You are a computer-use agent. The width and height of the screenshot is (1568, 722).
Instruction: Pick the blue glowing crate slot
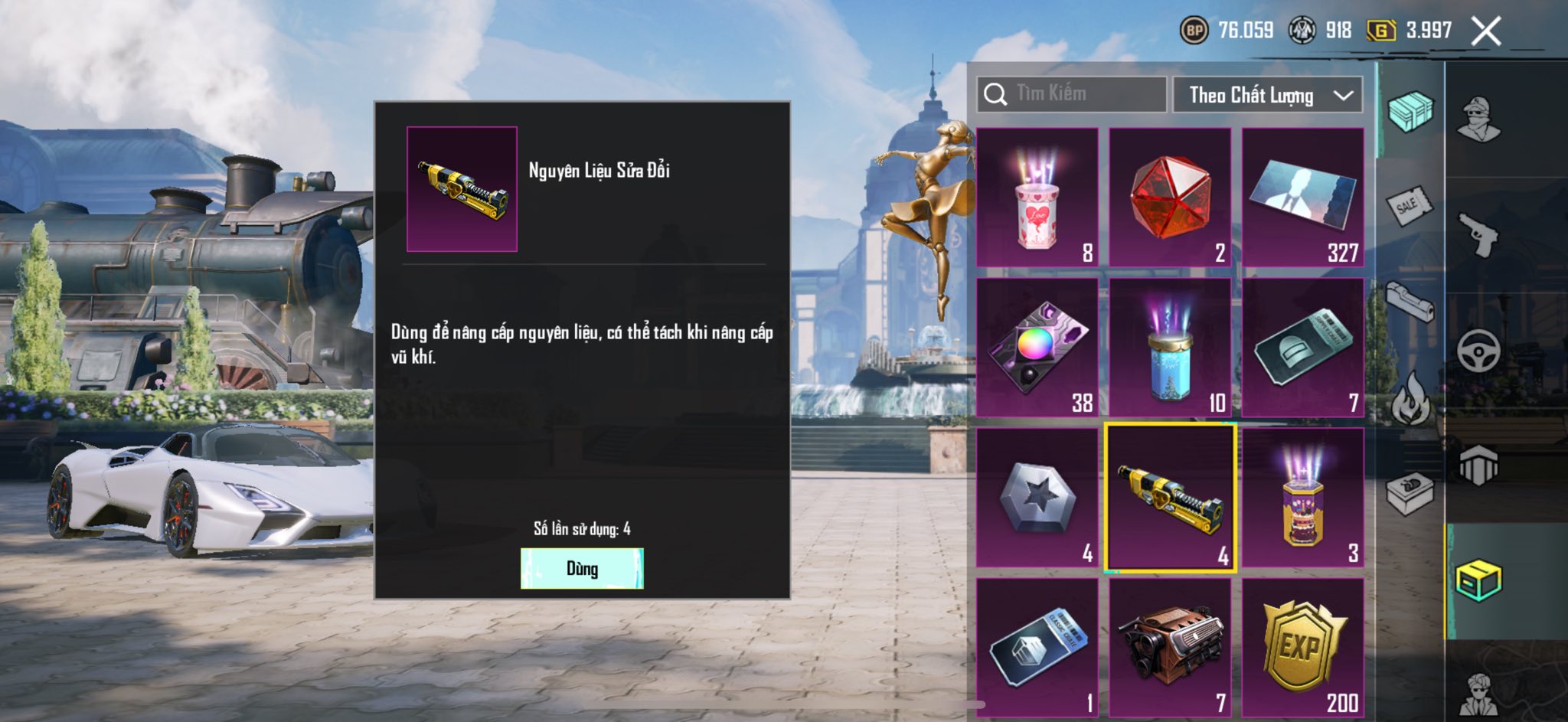(x=1170, y=348)
